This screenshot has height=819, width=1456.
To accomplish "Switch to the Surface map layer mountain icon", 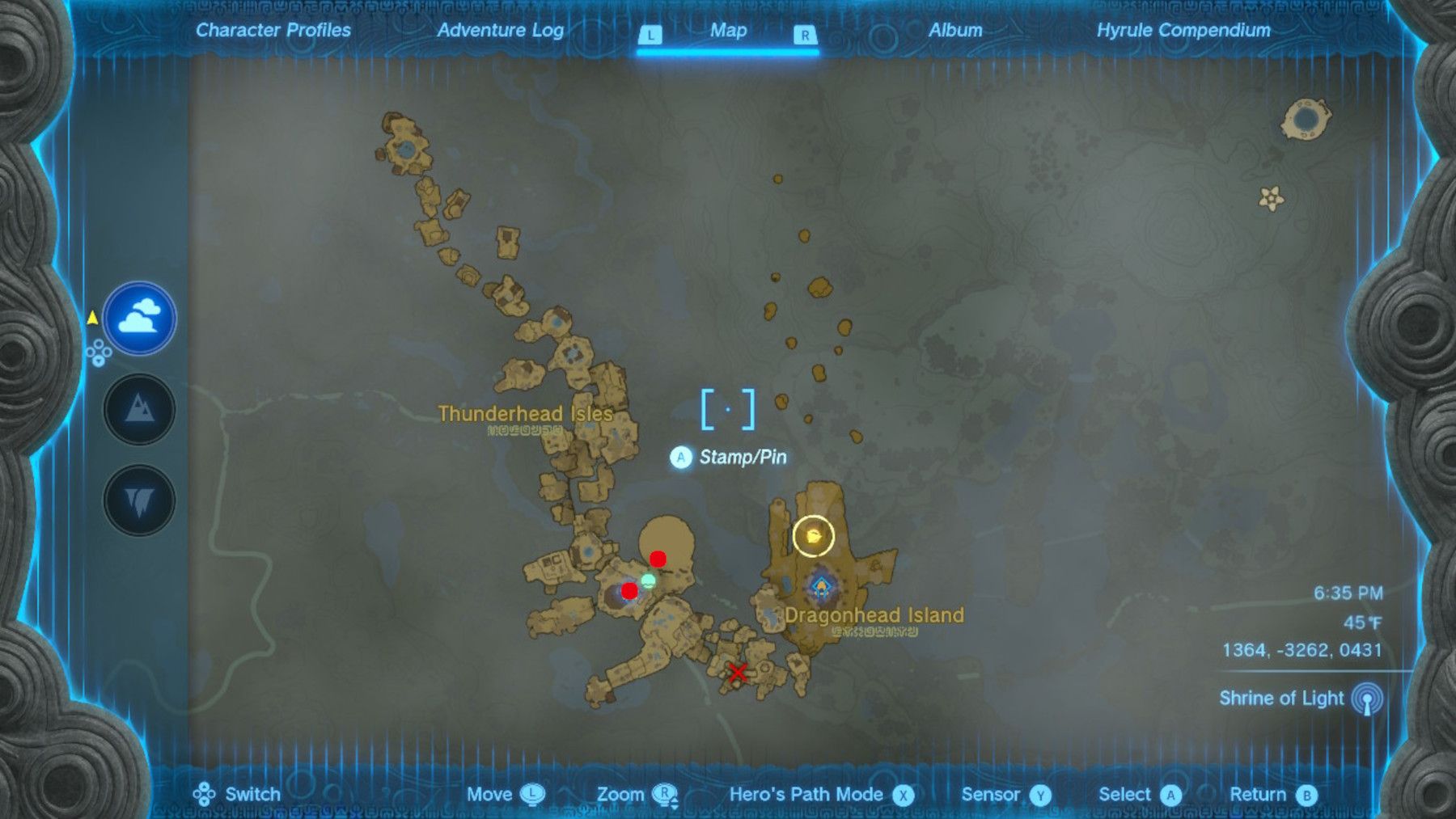I will [140, 409].
